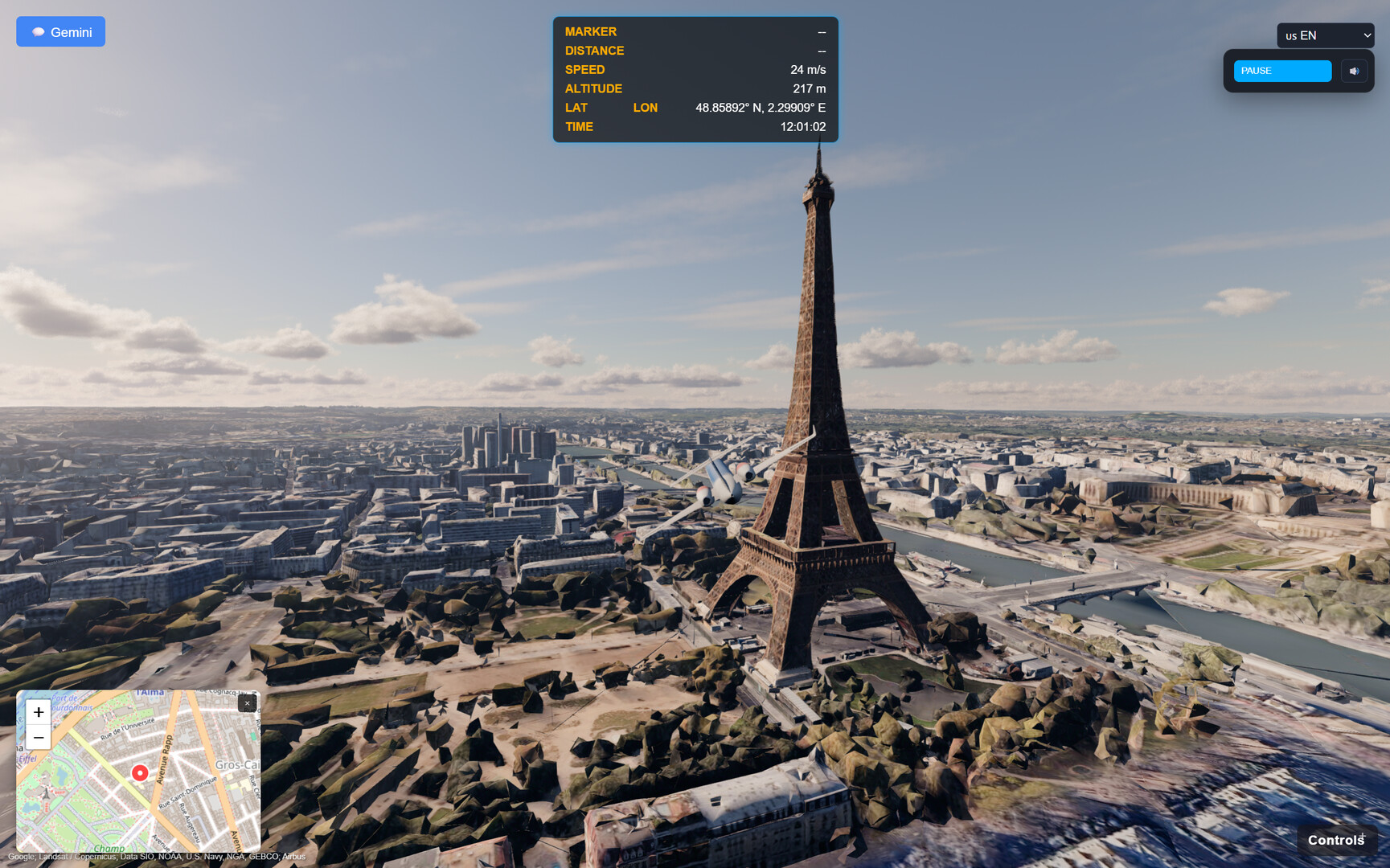Click the Gemini cloud icon
The width and height of the screenshot is (1390, 868).
(x=39, y=31)
